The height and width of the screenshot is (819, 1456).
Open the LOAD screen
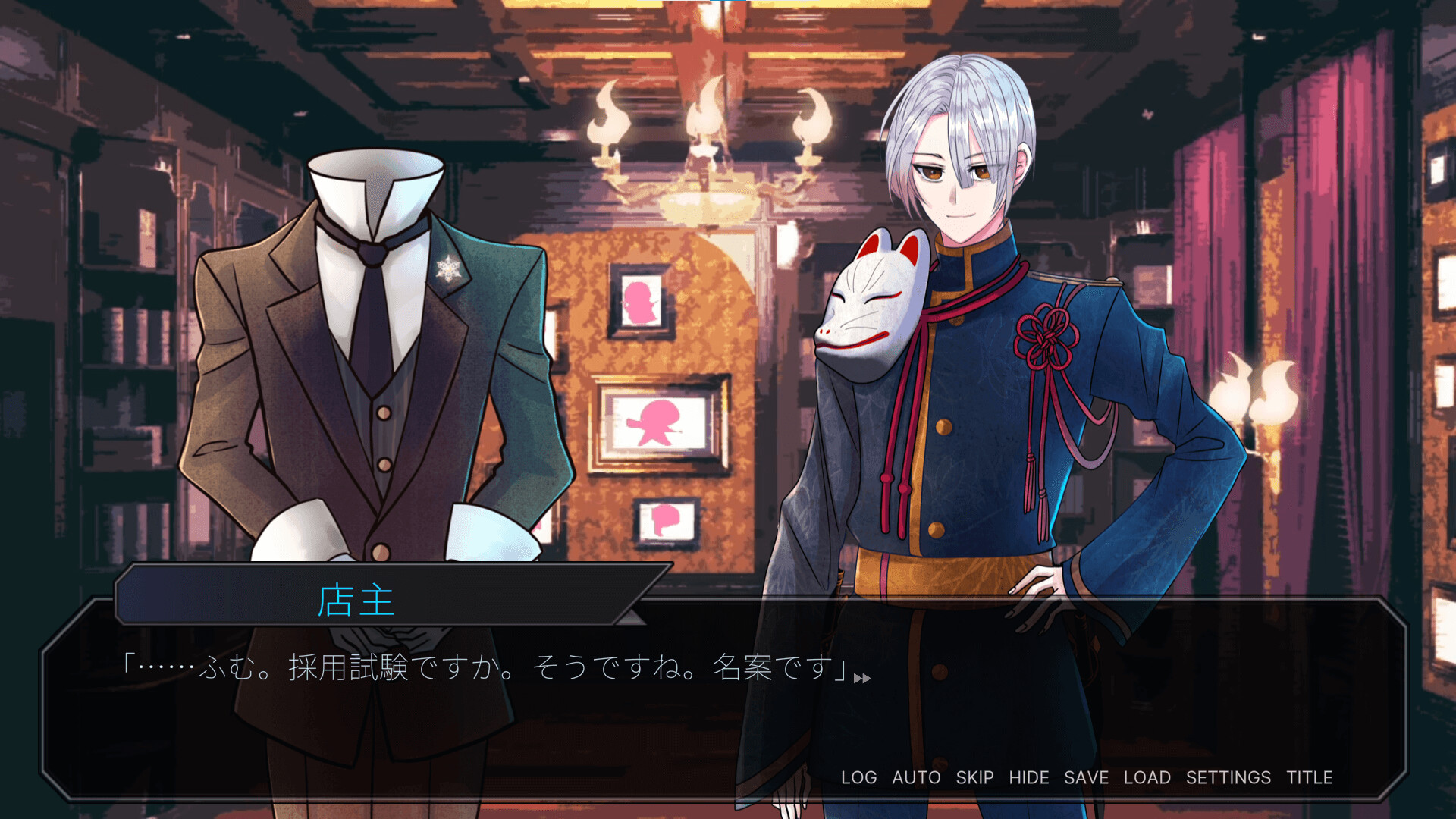[1147, 777]
